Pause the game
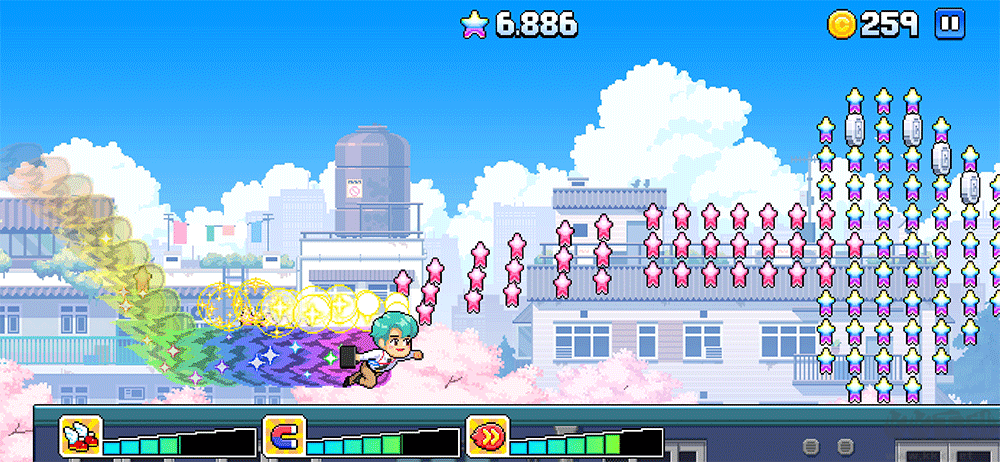The height and width of the screenshot is (462, 1000). click(x=949, y=24)
